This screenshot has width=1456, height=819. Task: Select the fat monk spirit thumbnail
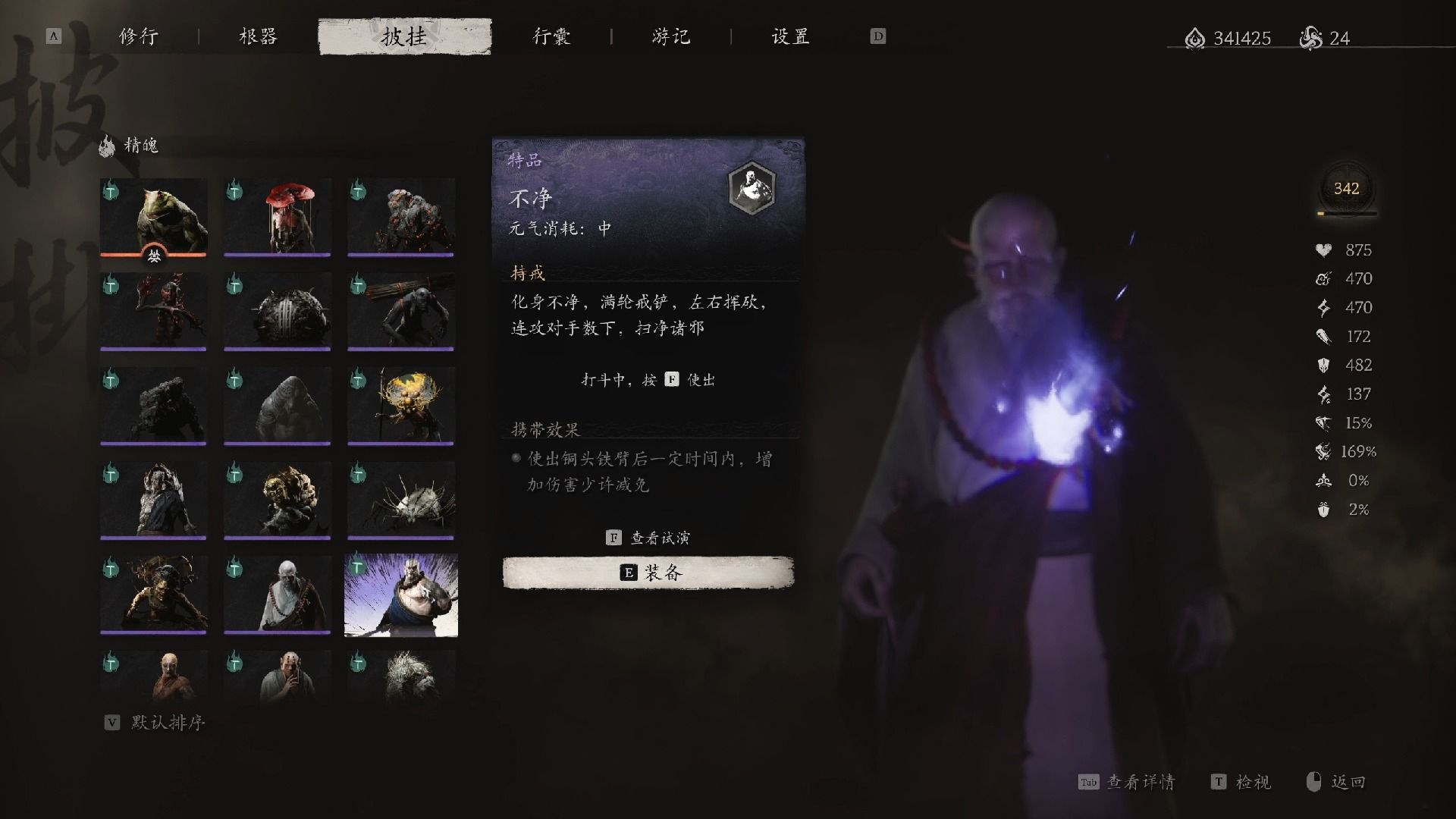[x=401, y=595]
